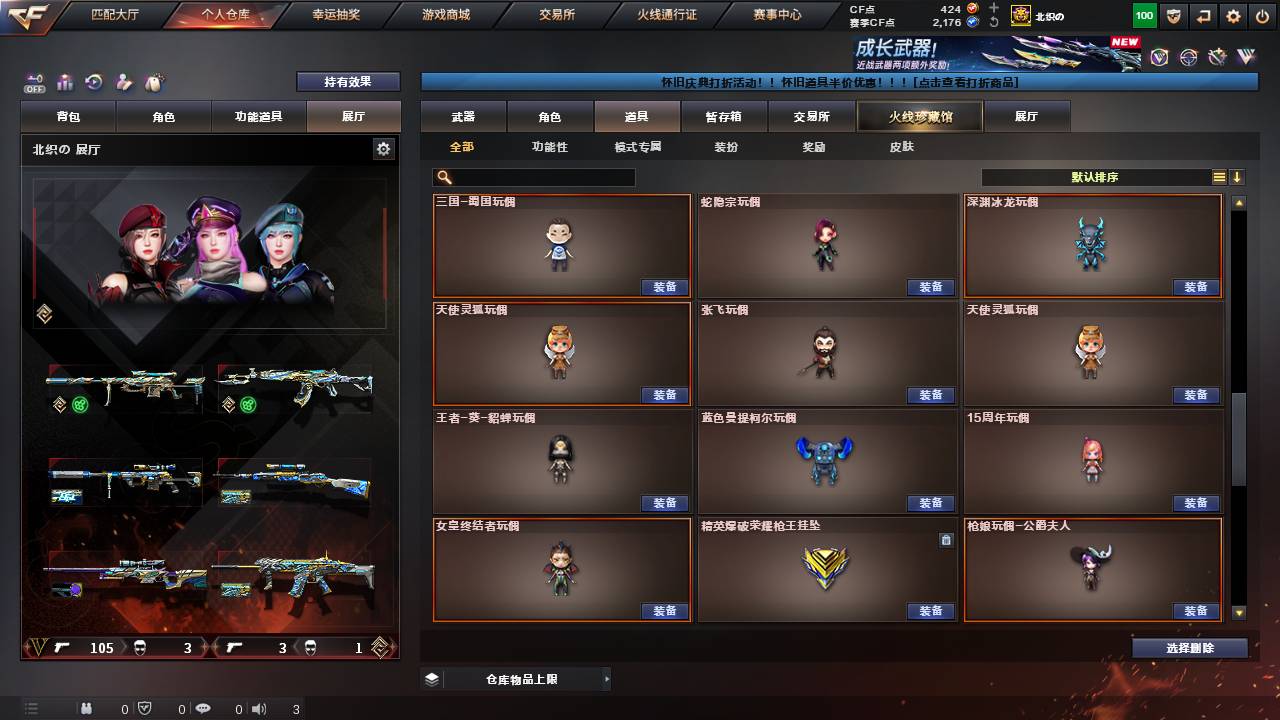Image resolution: width=1280 pixels, height=720 pixels.
Task: Click the replay/history circular arrow icon
Action: pos(93,80)
